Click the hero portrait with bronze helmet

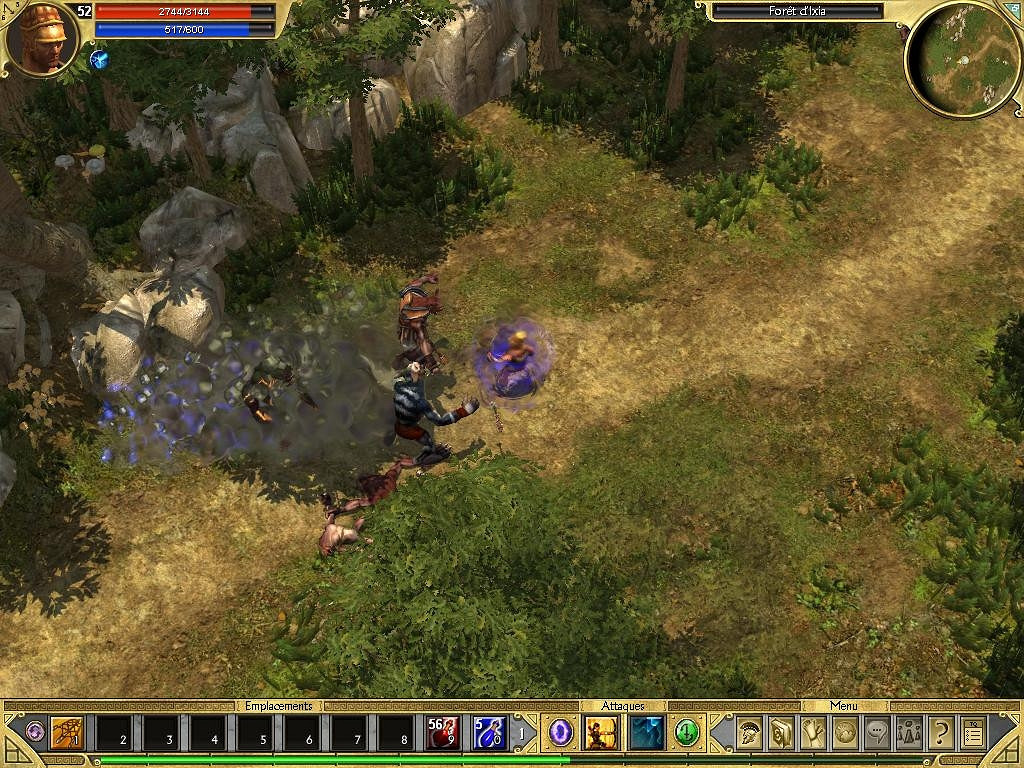42,38
